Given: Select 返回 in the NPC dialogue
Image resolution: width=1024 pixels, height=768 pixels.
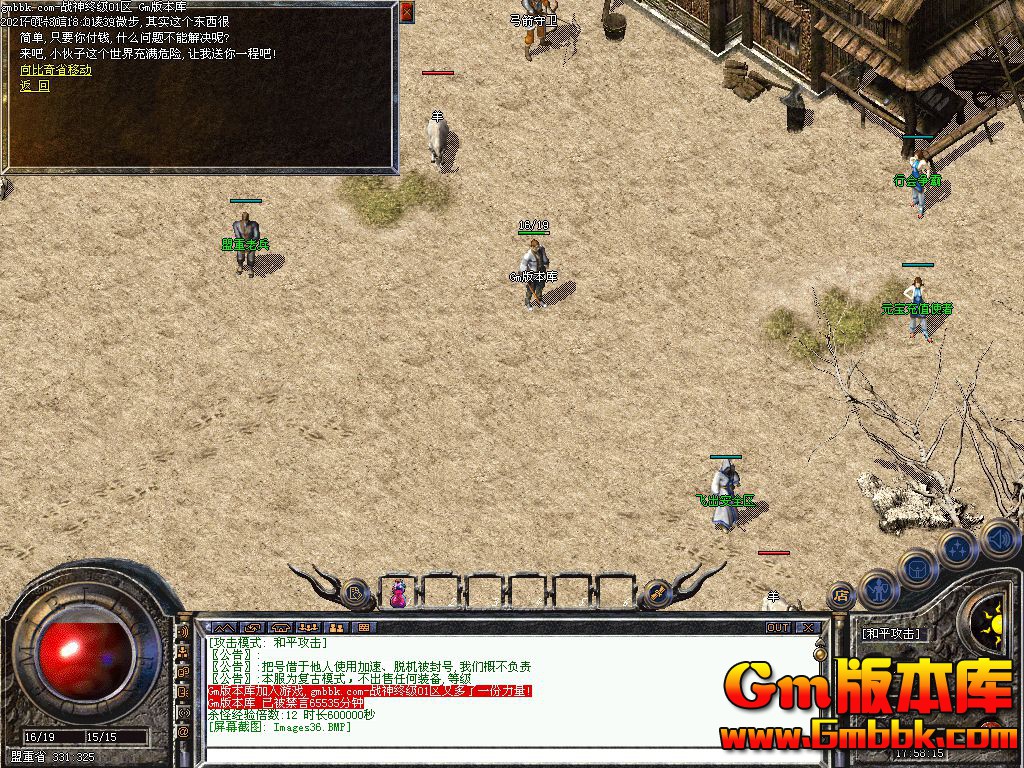Looking at the screenshot, I should click(34, 86).
